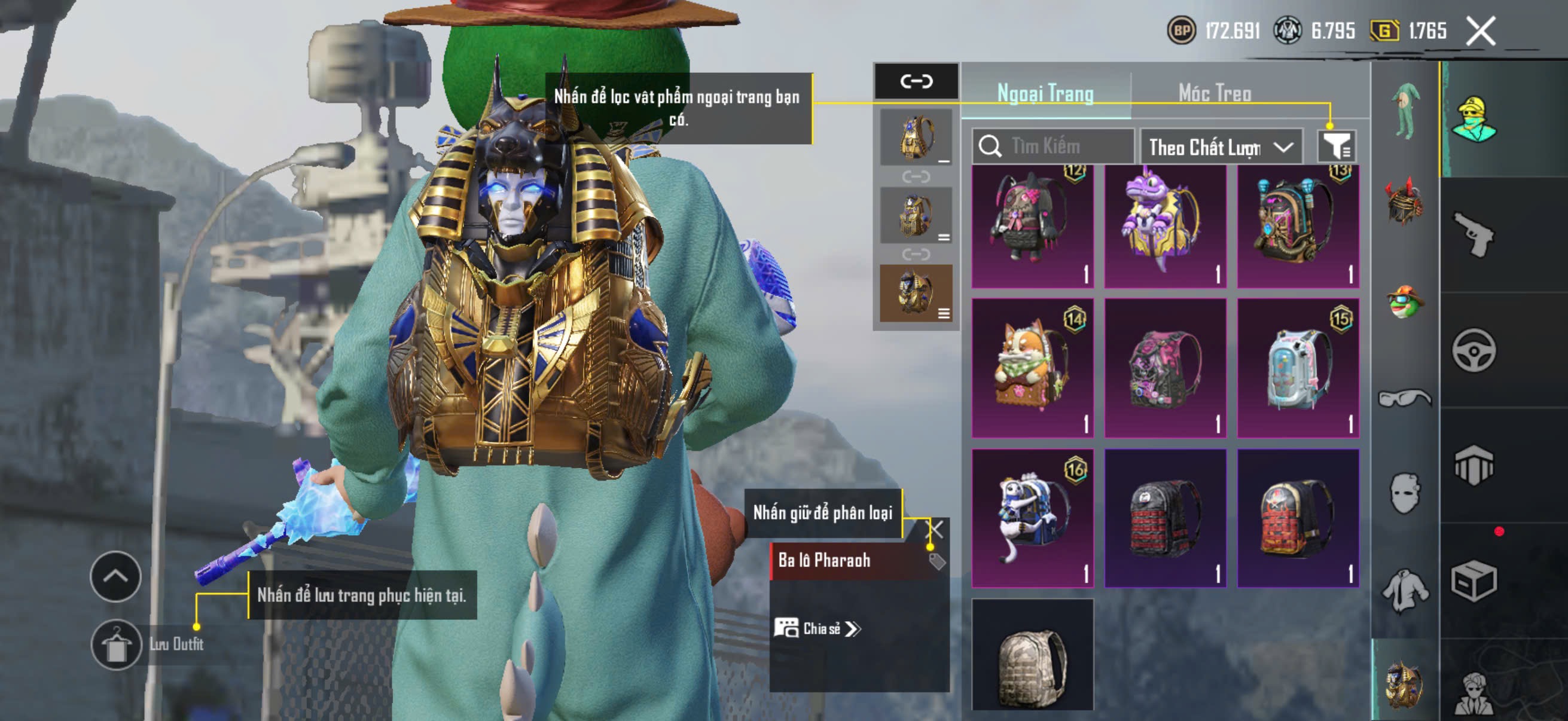Viewport: 1568px width, 721px height.
Task: Choose the purple dragon backpack skin
Action: tap(1164, 226)
